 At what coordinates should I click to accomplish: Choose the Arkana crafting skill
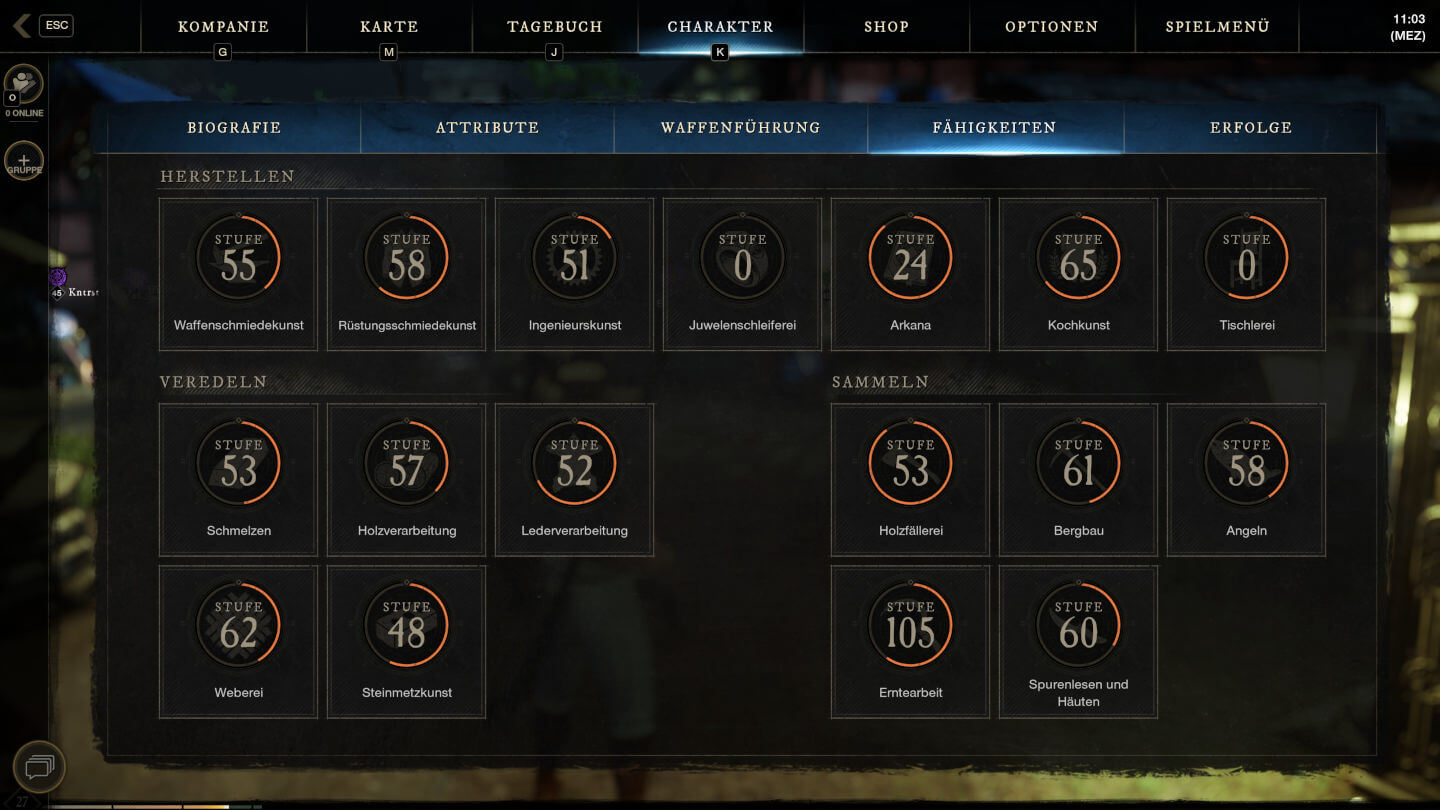point(911,274)
